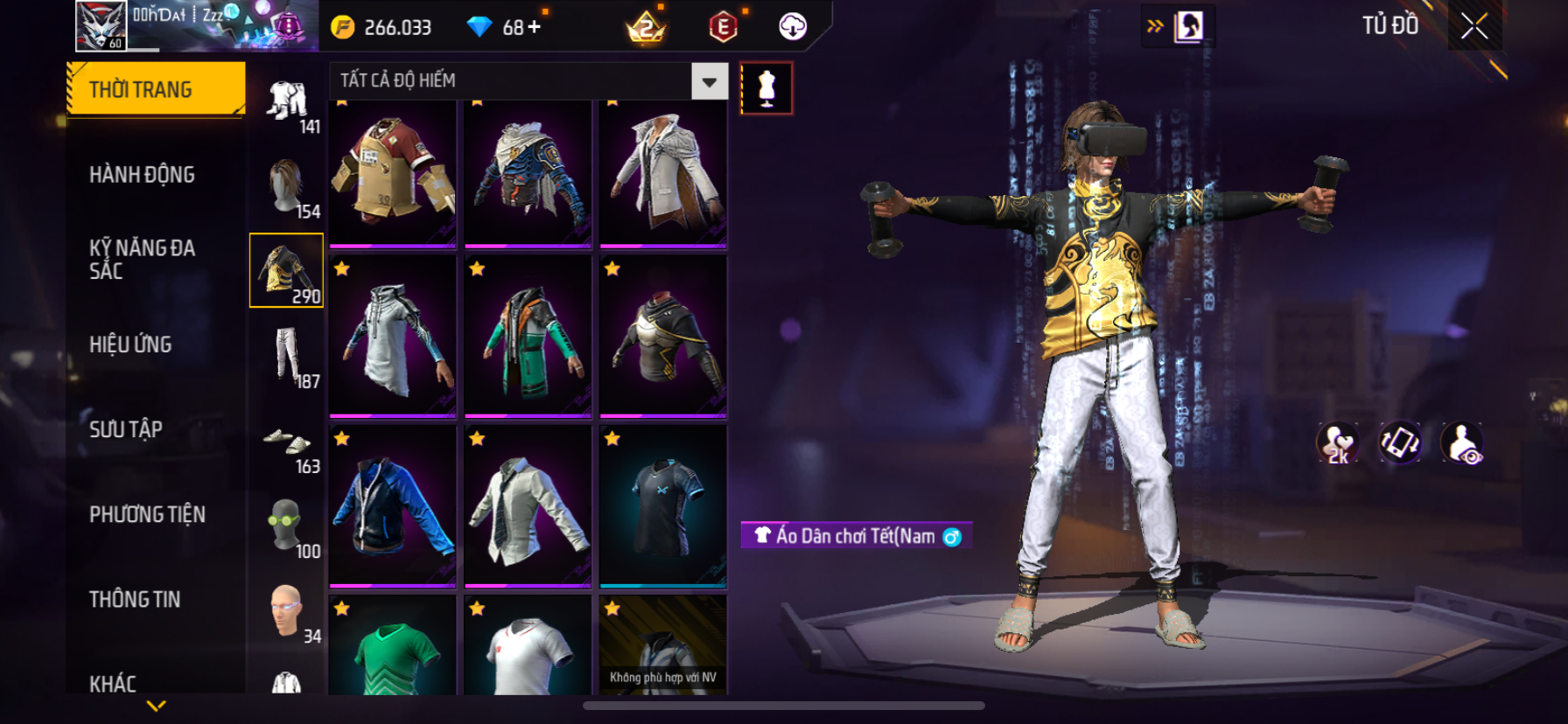Open the shoes category with 163 items
Image resolution: width=1568 pixels, height=724 pixels.
point(287,442)
